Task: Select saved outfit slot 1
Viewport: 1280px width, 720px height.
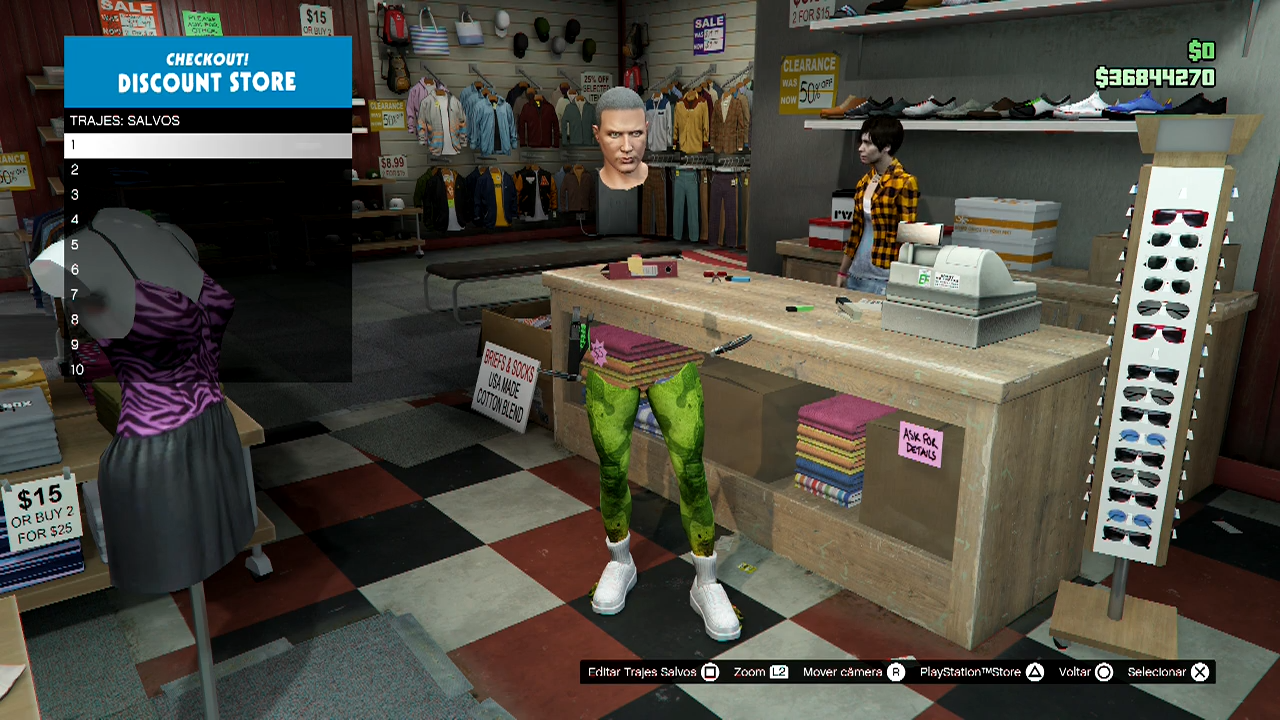Action: (207, 145)
